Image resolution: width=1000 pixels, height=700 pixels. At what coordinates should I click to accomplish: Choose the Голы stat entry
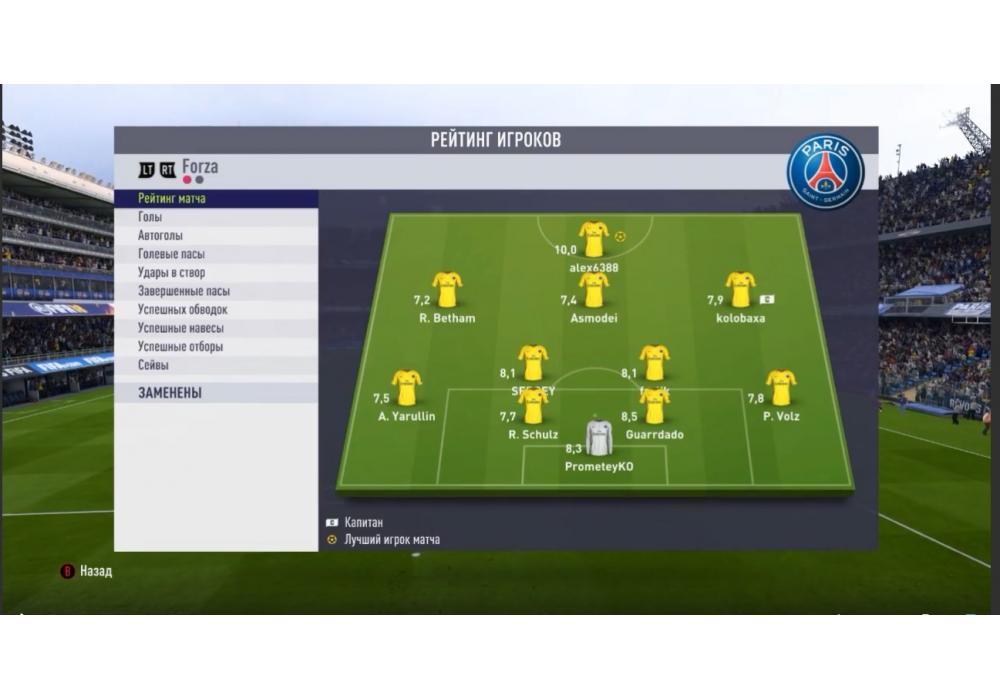click(x=150, y=217)
